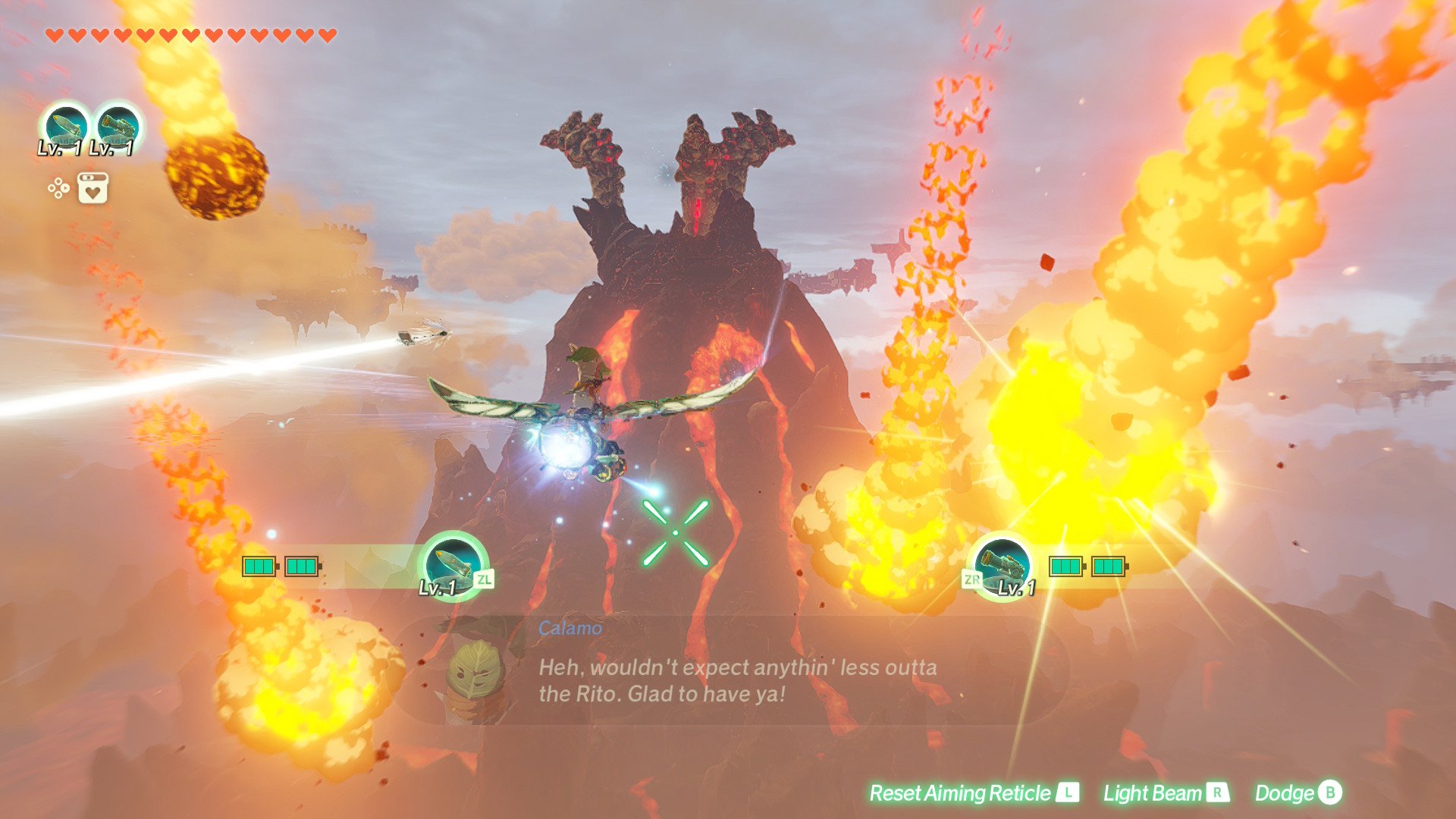Use the heart recovery item icon
The image size is (1456, 819).
pos(93,188)
